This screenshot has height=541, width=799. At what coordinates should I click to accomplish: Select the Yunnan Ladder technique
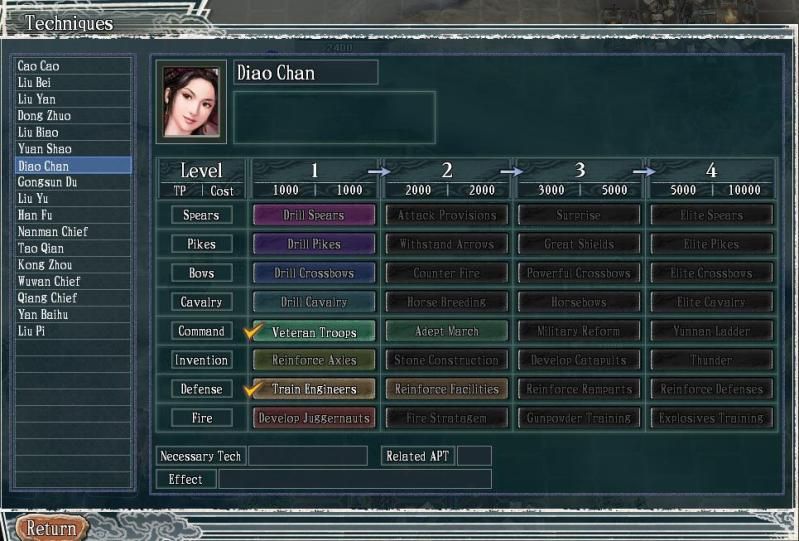point(711,332)
